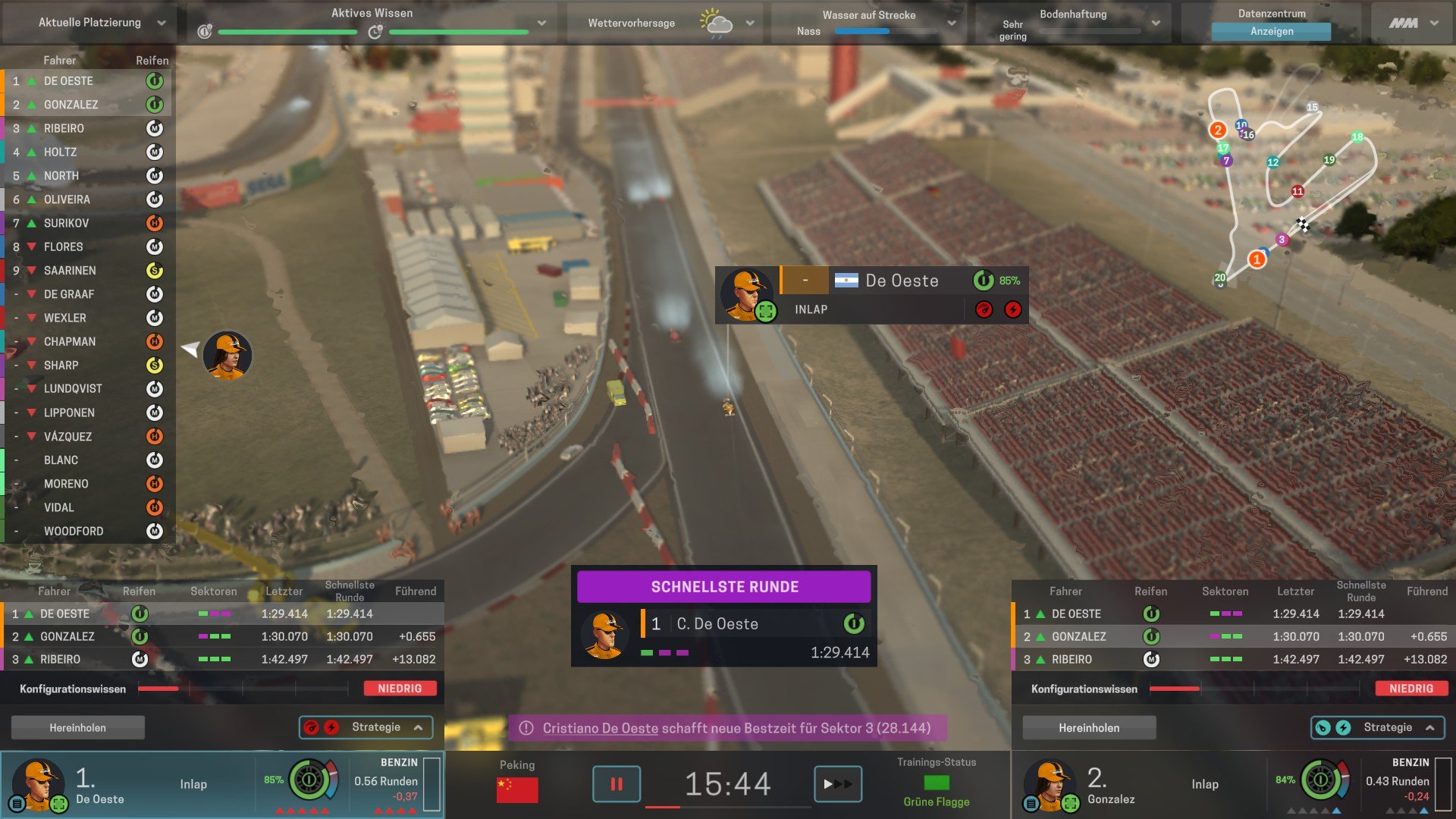
Task: Open the Wettervorhersage forecast dropdown
Action: pos(749,23)
